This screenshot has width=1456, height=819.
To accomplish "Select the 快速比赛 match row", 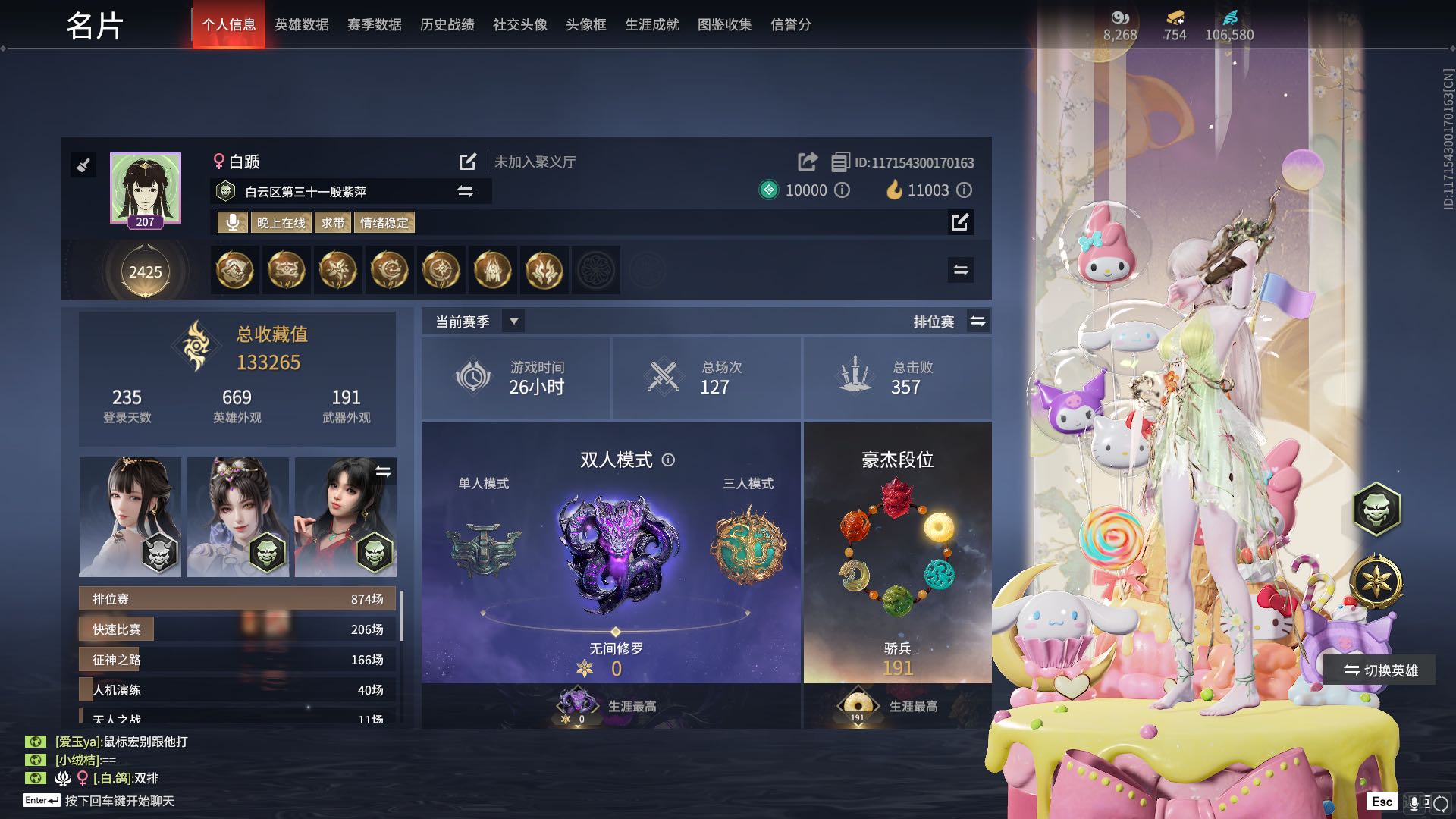I will click(238, 629).
